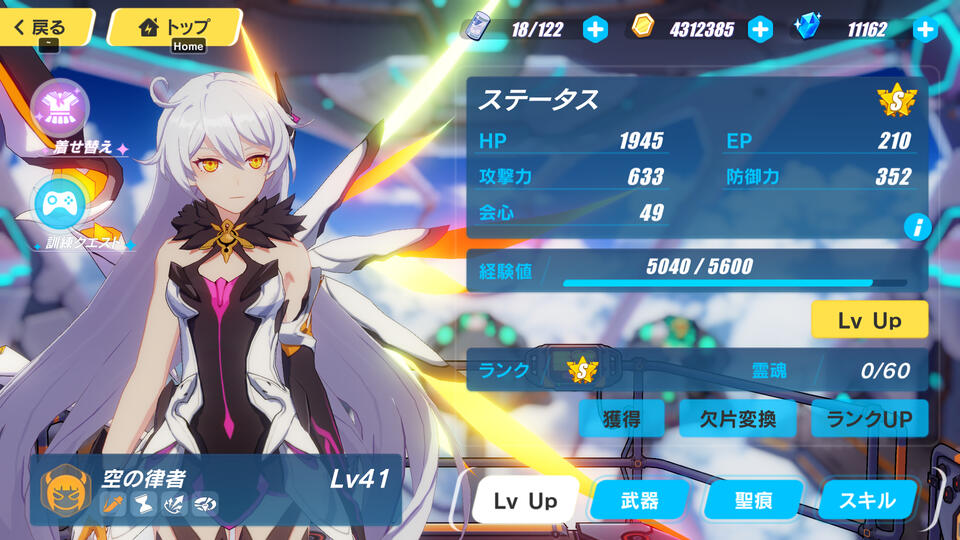Image resolution: width=960 pixels, height=540 pixels.
Task: Open 欠片変換 fragment conversion
Action: coord(739,419)
